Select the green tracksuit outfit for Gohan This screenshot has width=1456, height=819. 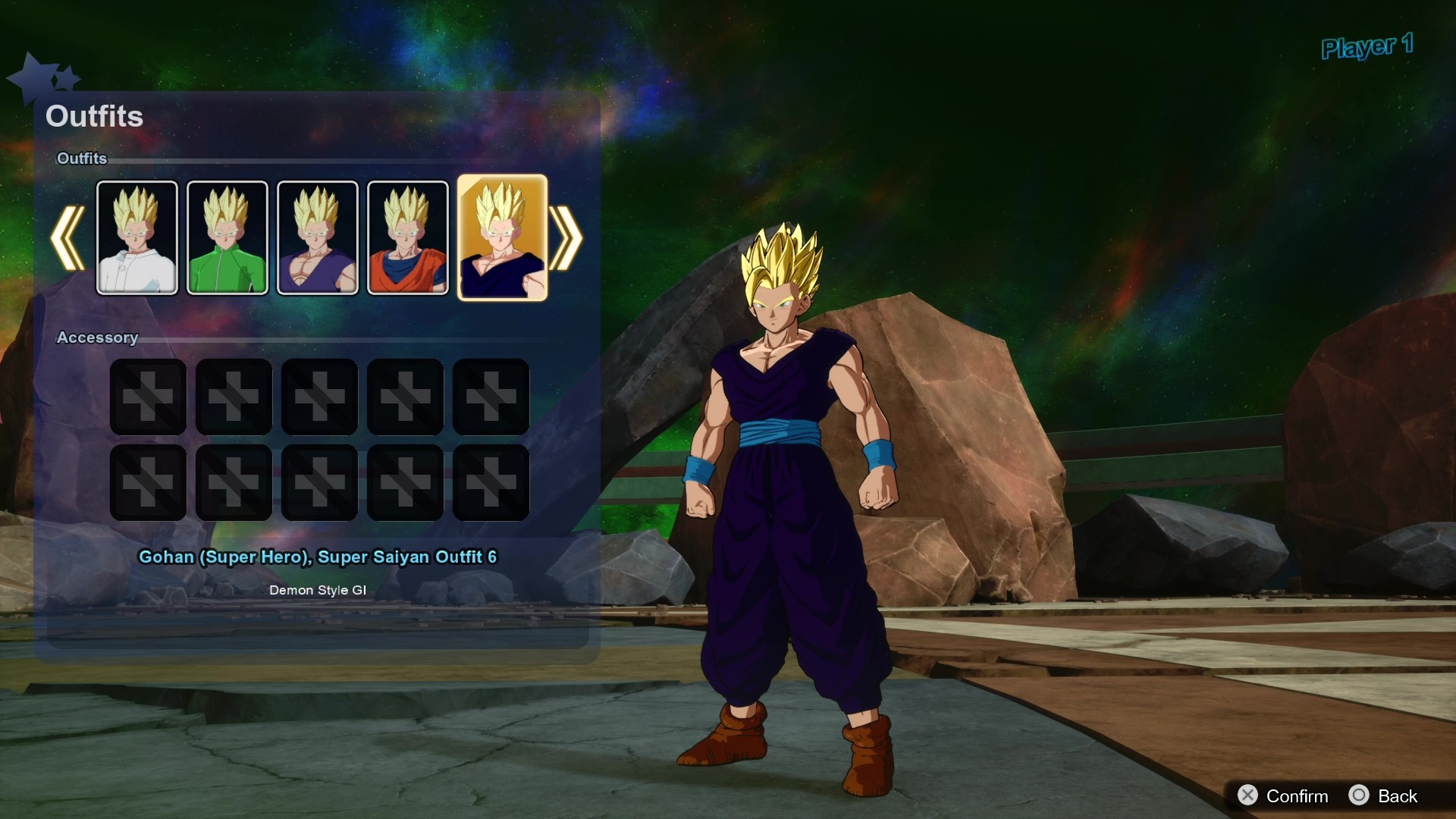[x=227, y=237]
